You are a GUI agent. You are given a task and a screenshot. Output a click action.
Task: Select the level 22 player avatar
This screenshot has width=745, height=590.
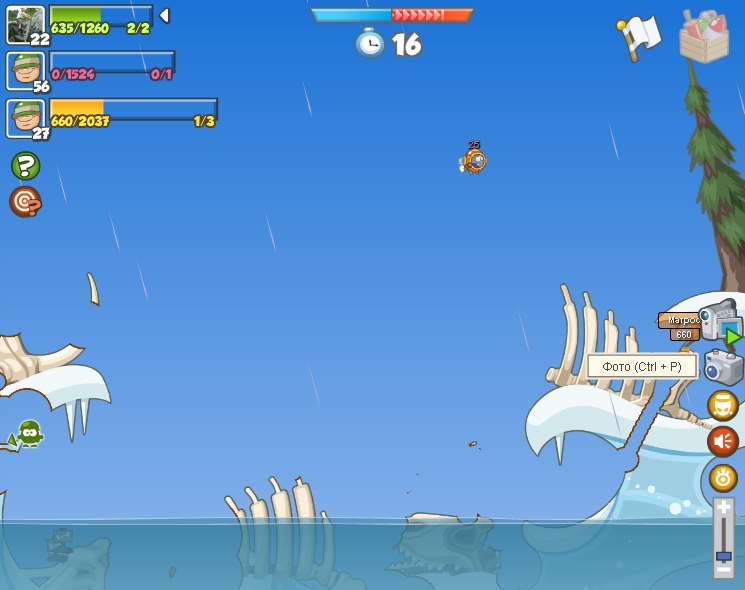click(x=24, y=25)
